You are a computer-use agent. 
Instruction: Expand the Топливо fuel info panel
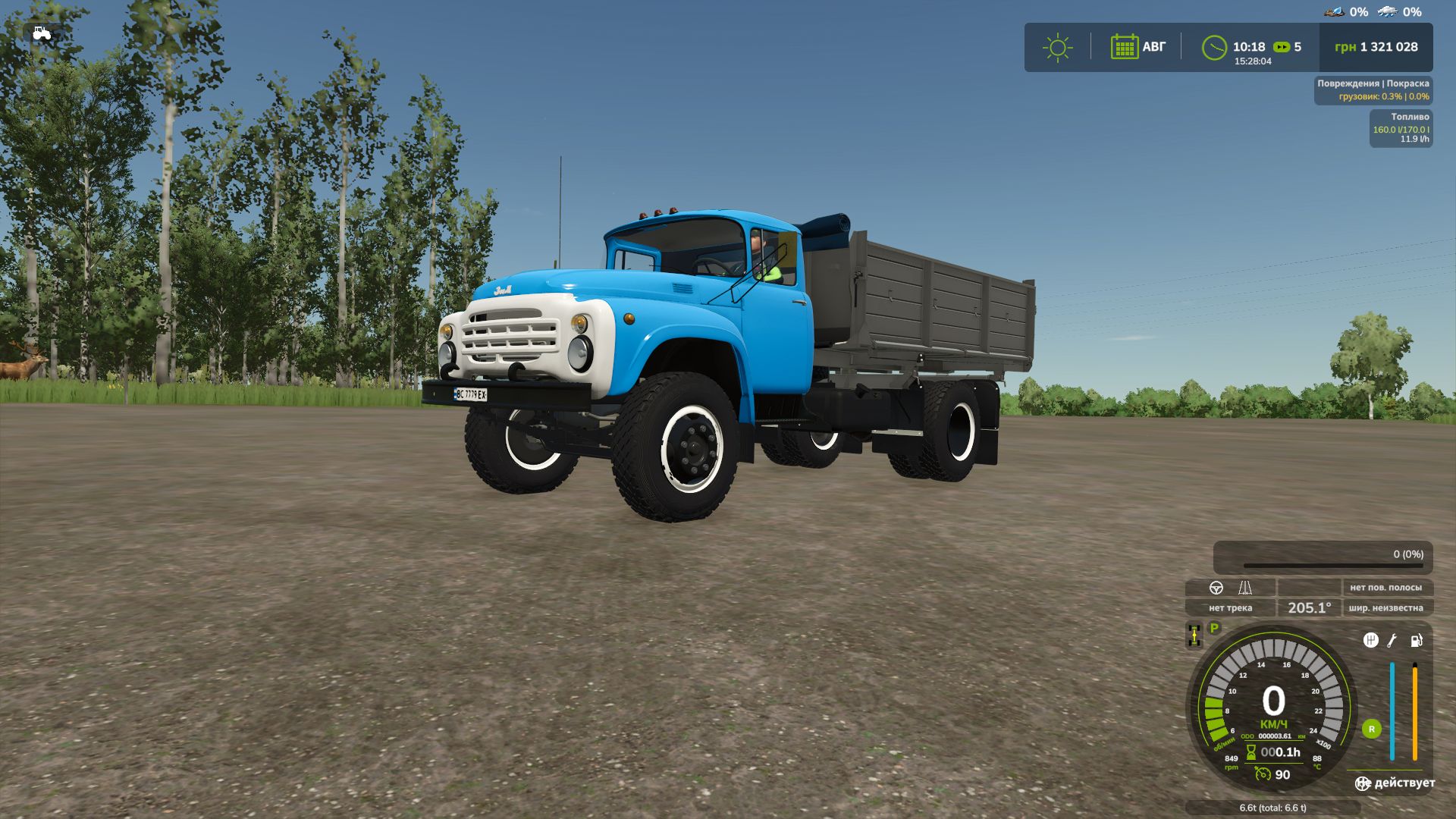click(1403, 127)
